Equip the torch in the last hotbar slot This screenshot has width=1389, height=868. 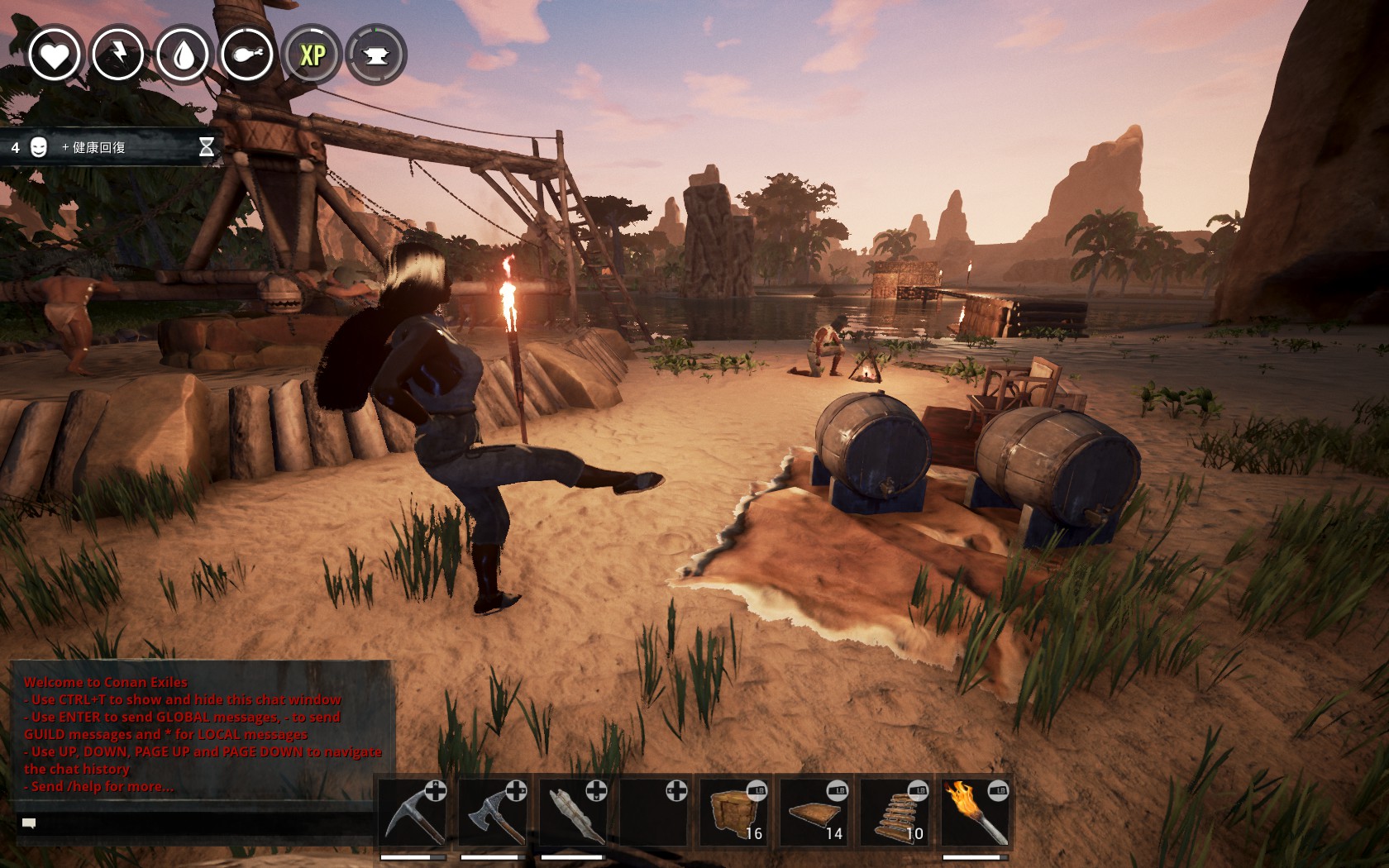pos(977,814)
